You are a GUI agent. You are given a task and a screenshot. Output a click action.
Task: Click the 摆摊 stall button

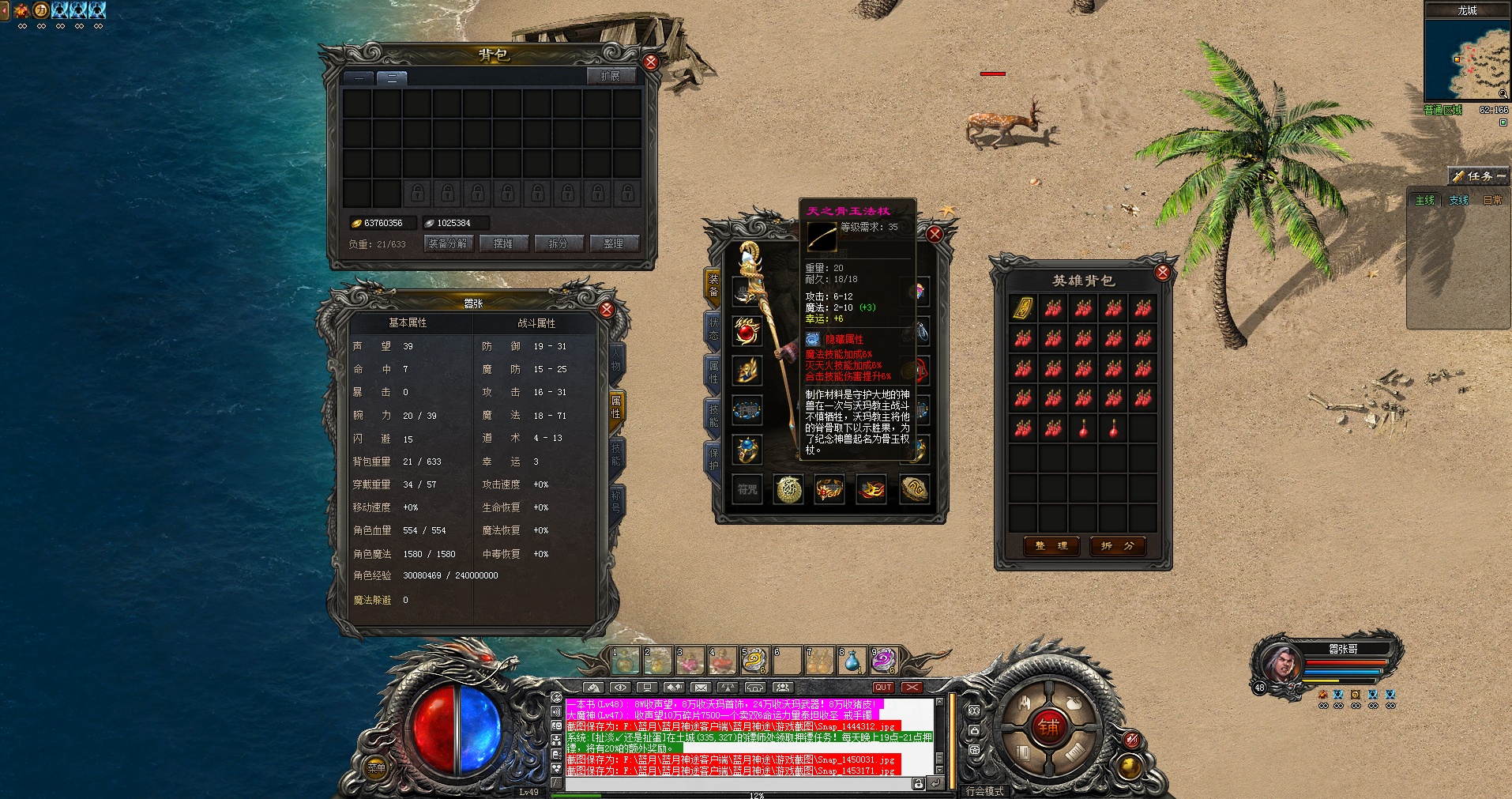tap(503, 243)
